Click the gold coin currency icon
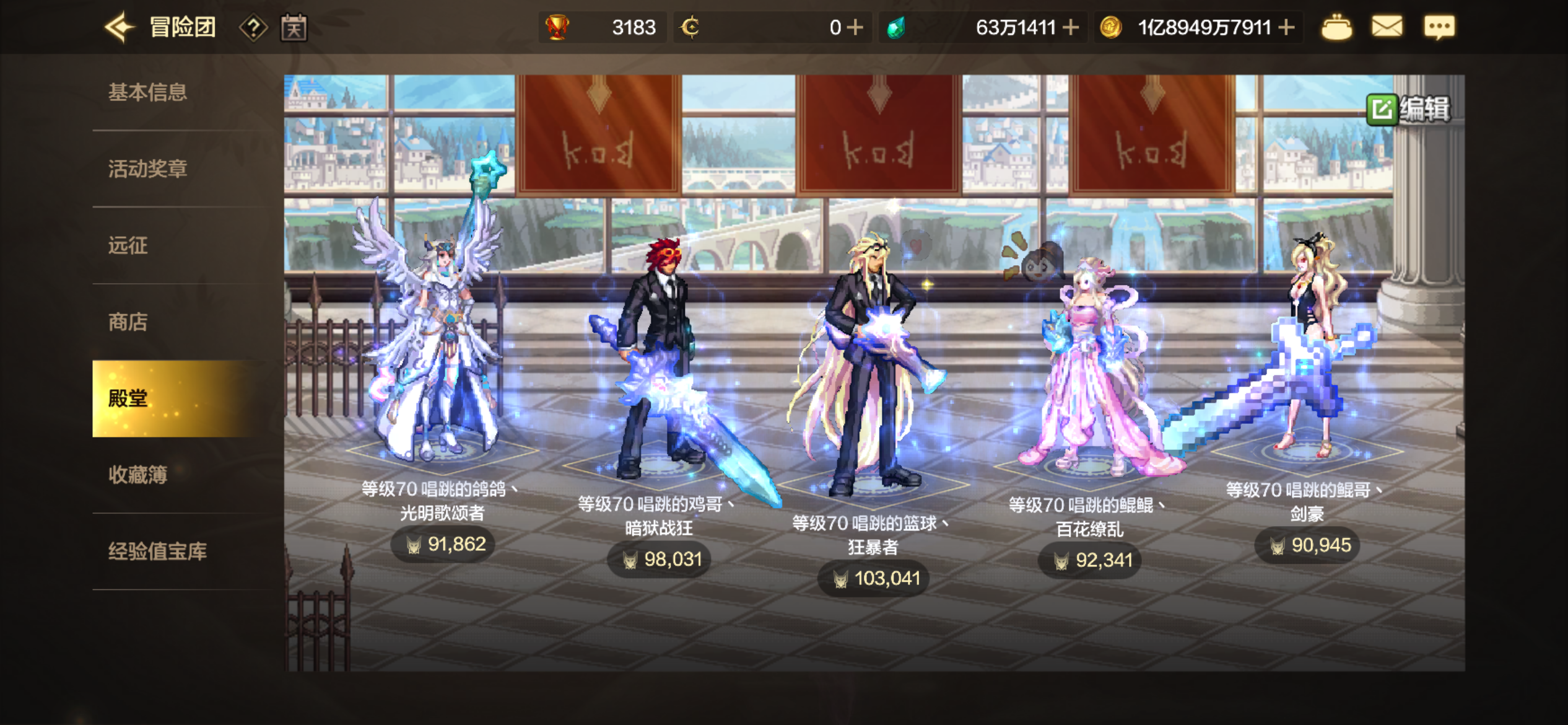Image resolution: width=1568 pixels, height=725 pixels. click(x=1110, y=26)
